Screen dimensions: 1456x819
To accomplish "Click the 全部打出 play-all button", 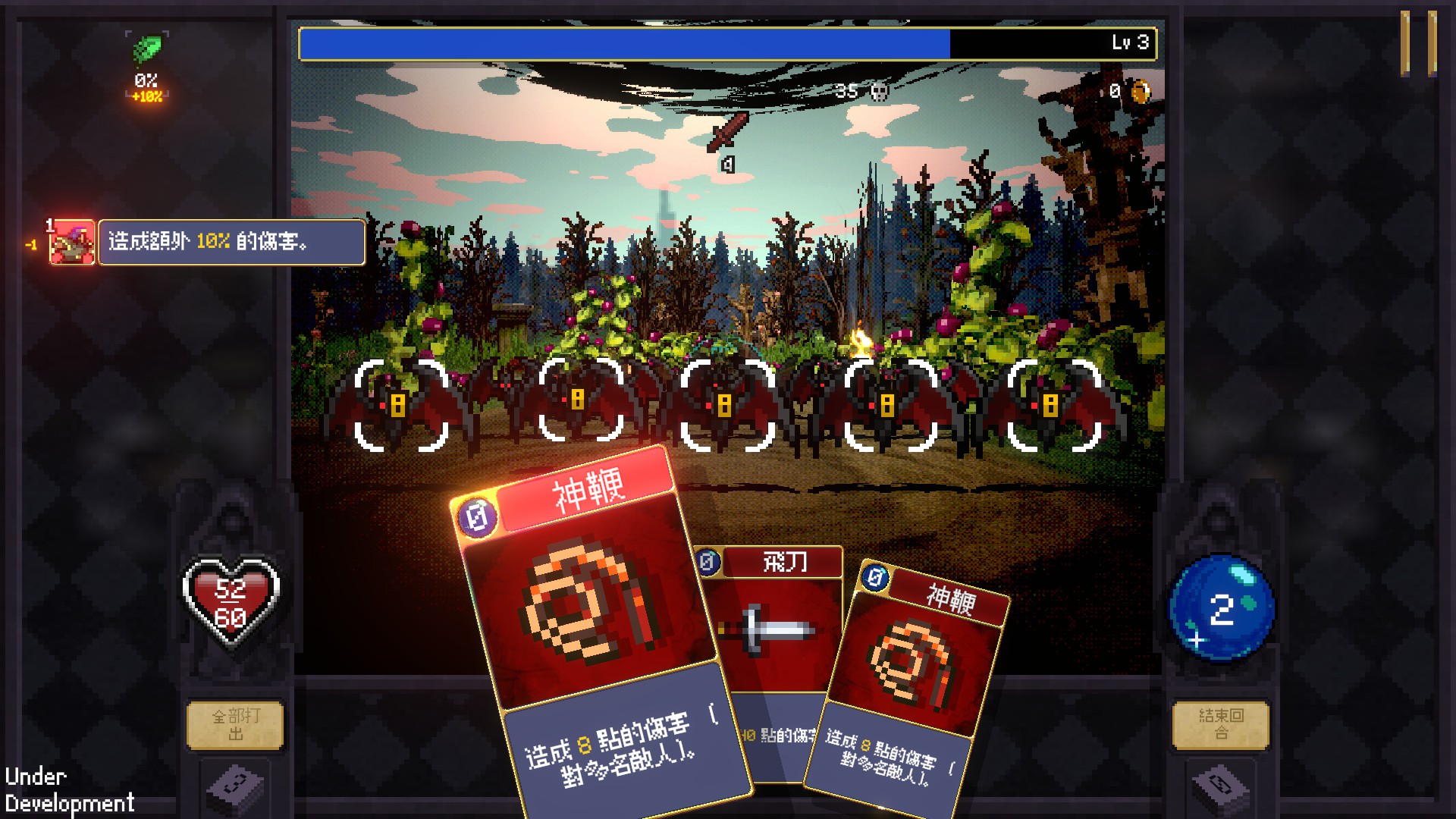I will click(235, 725).
